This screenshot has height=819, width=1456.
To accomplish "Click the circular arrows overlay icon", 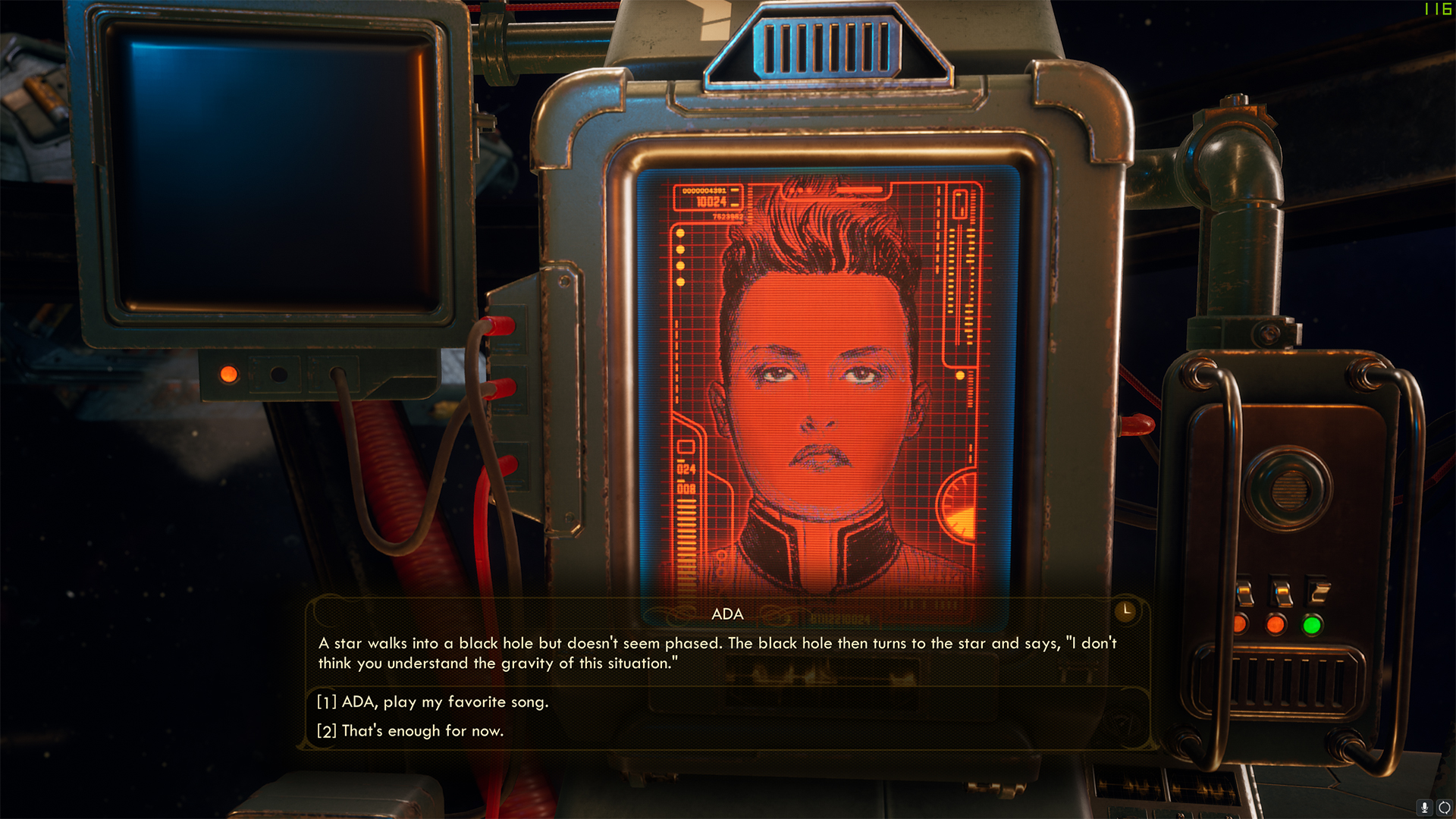I will pos(1444,808).
